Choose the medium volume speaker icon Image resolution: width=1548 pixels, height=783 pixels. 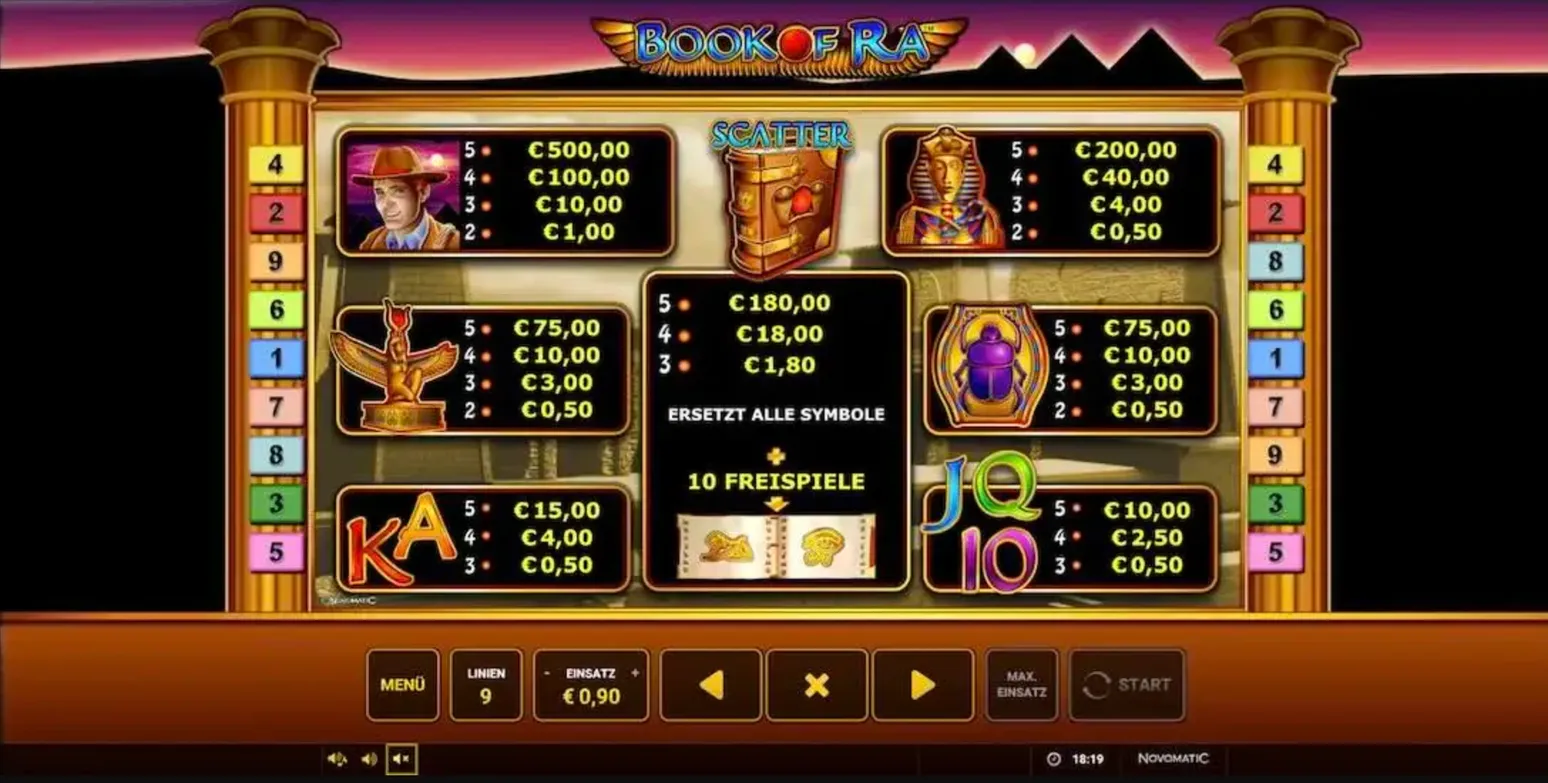pyautogui.click(x=369, y=759)
